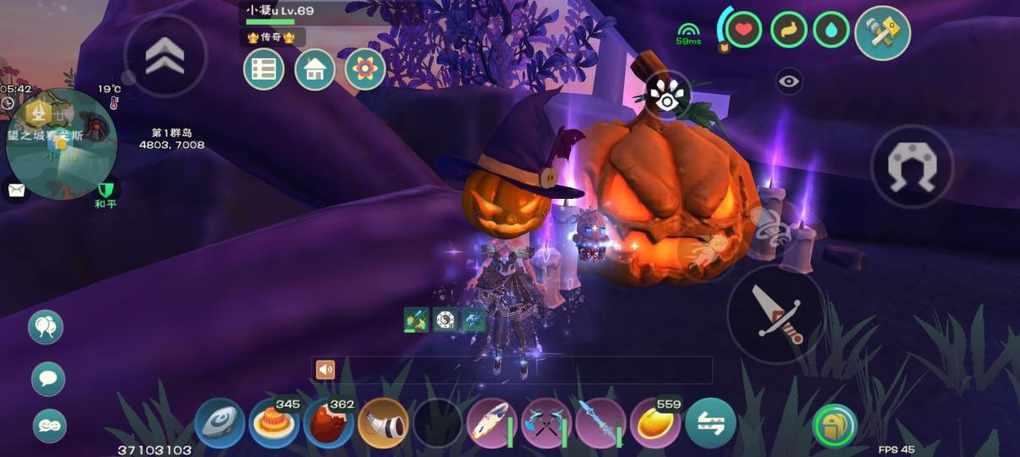Open the chat speech bubble button
Screen dimensions: 1020x457
click(x=48, y=378)
